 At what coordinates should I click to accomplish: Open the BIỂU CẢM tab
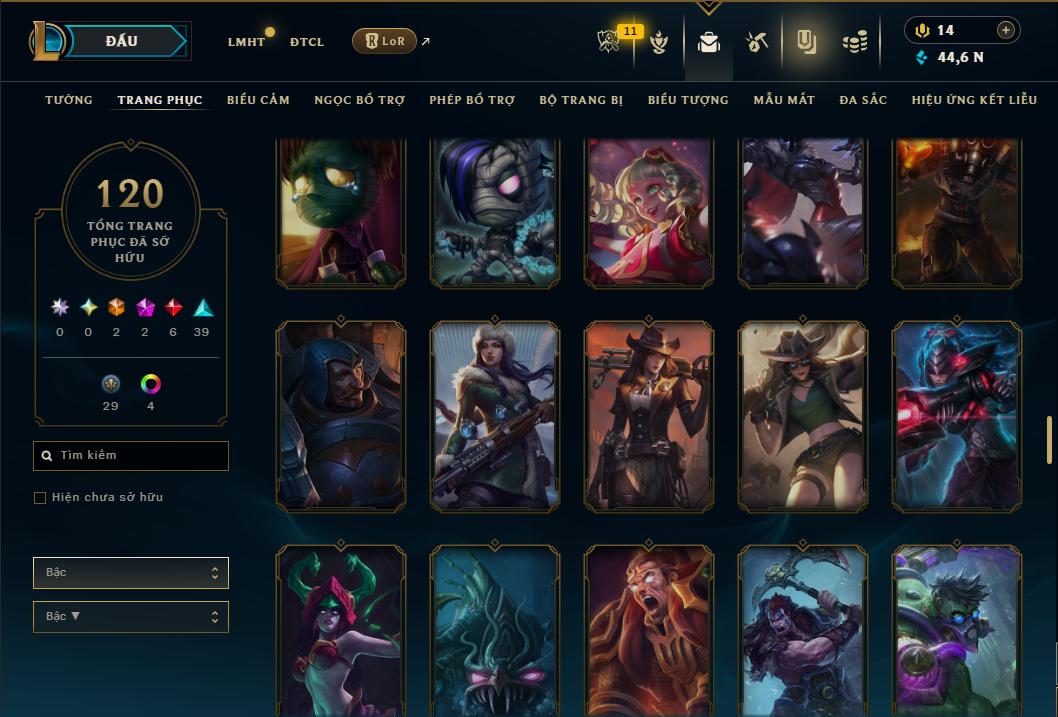coord(258,100)
